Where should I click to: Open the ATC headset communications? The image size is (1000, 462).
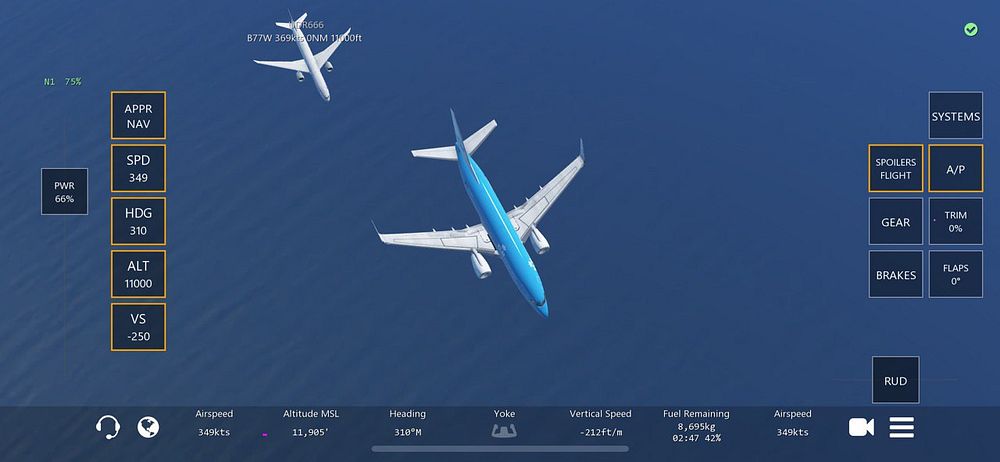(108, 427)
